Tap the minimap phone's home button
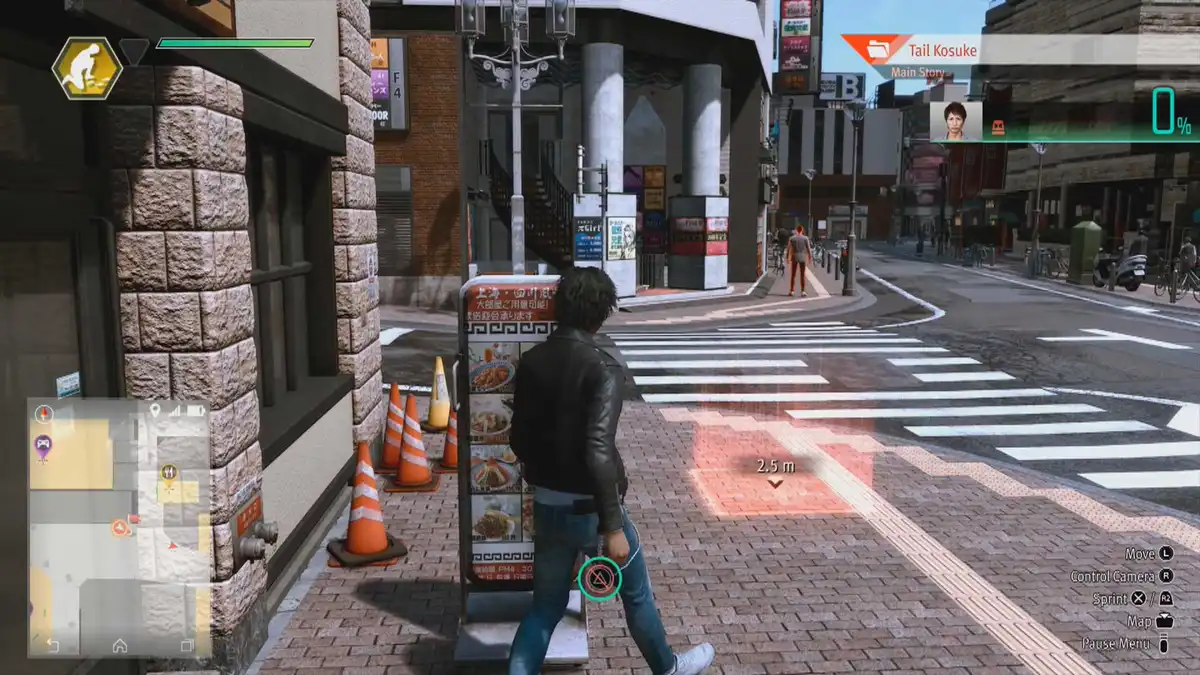The image size is (1200, 675). [x=120, y=646]
